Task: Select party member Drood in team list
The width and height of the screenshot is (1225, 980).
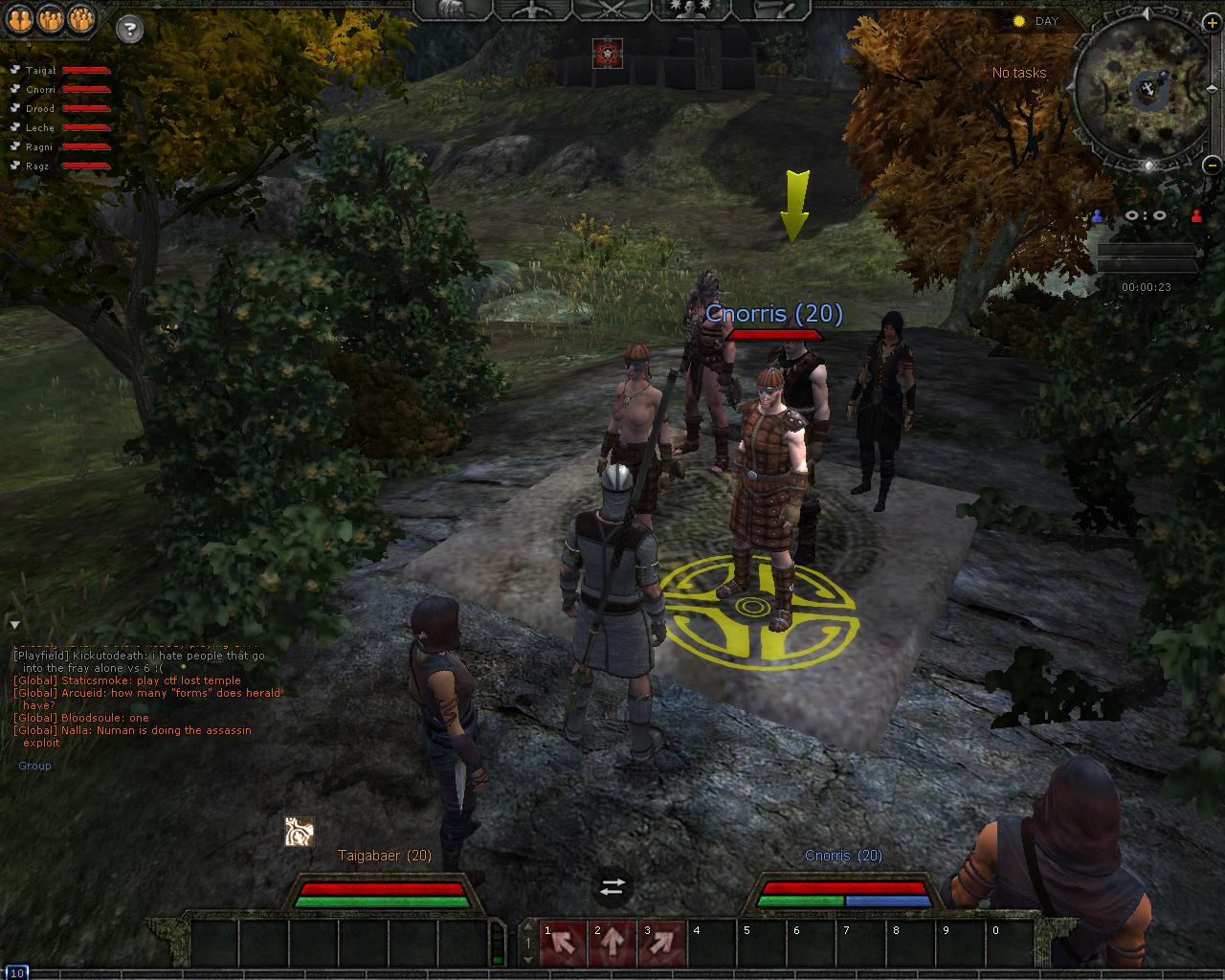Action: 40,109
